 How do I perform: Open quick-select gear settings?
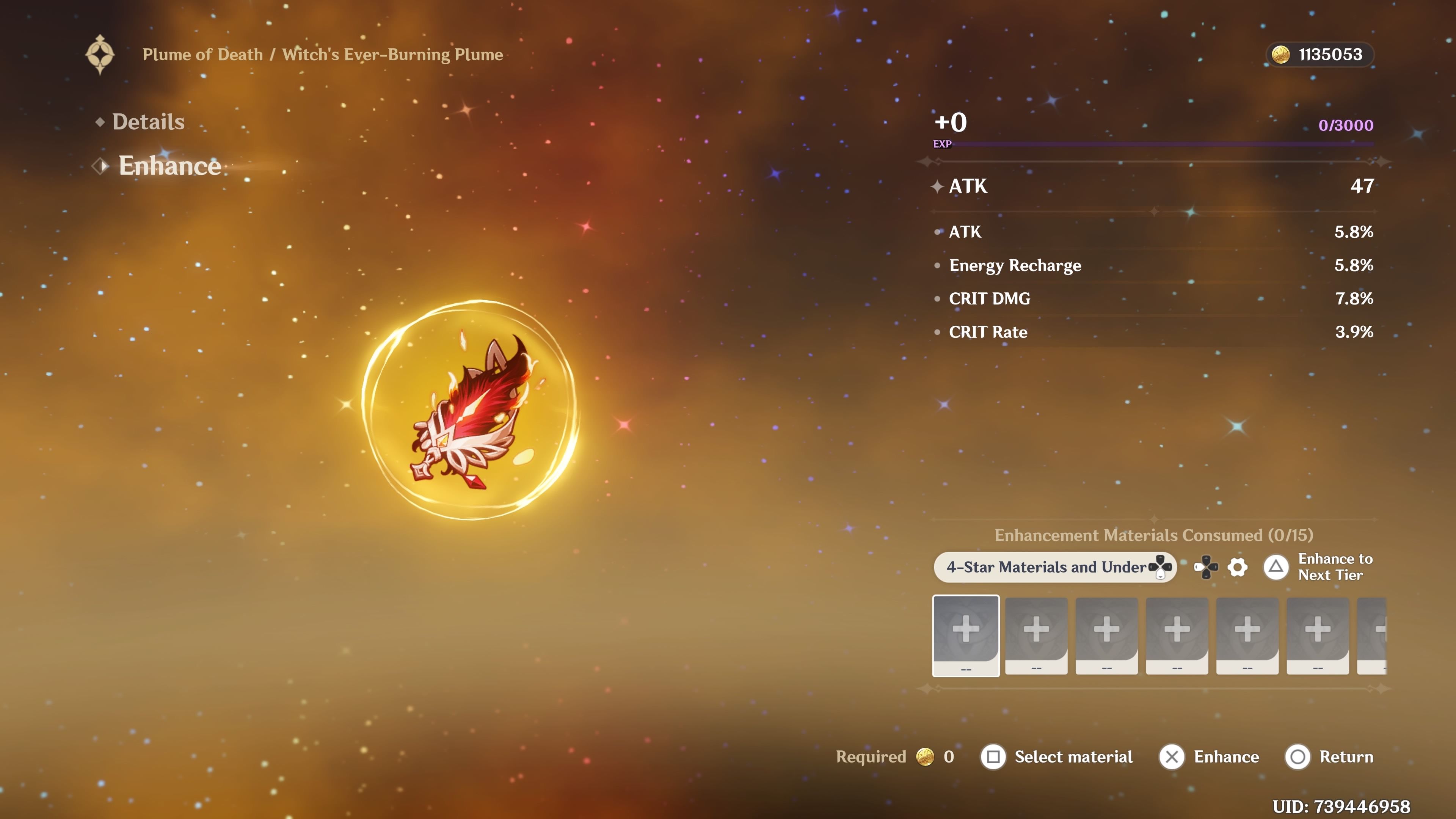point(1237,567)
